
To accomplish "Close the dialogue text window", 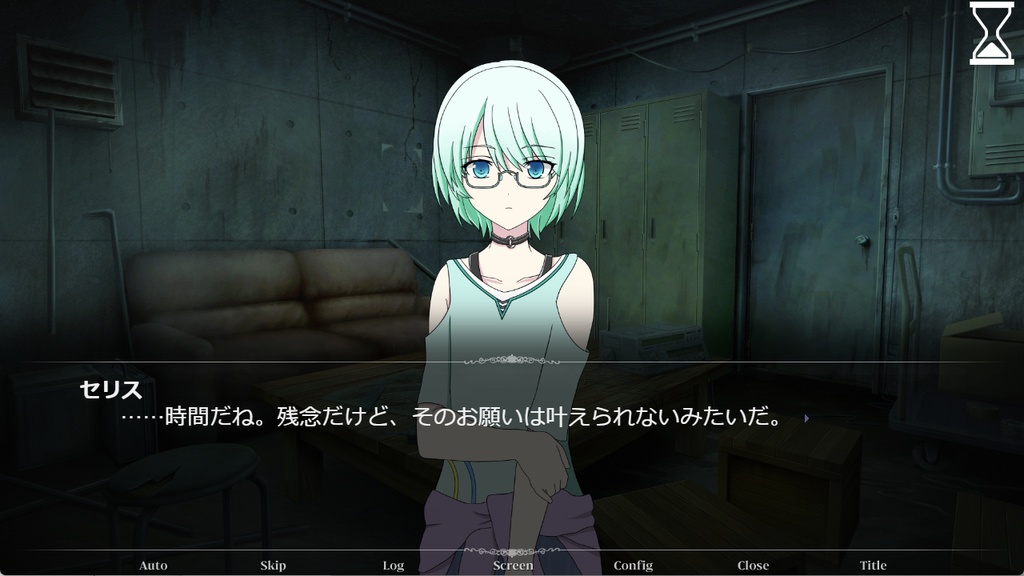I will pyautogui.click(x=753, y=565).
